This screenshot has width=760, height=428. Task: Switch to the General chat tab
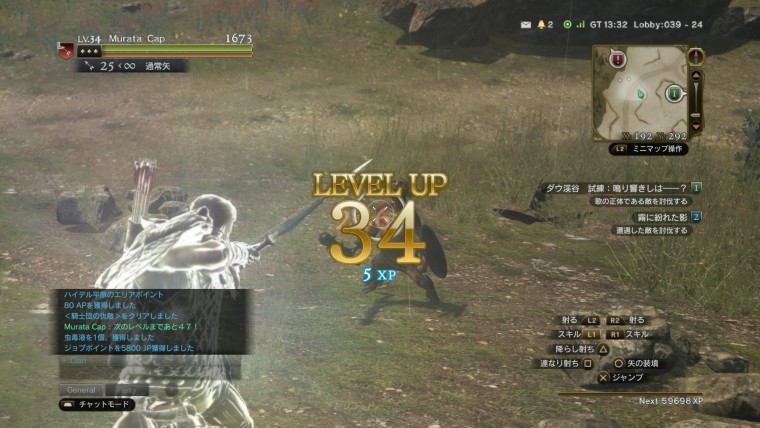(x=80, y=389)
